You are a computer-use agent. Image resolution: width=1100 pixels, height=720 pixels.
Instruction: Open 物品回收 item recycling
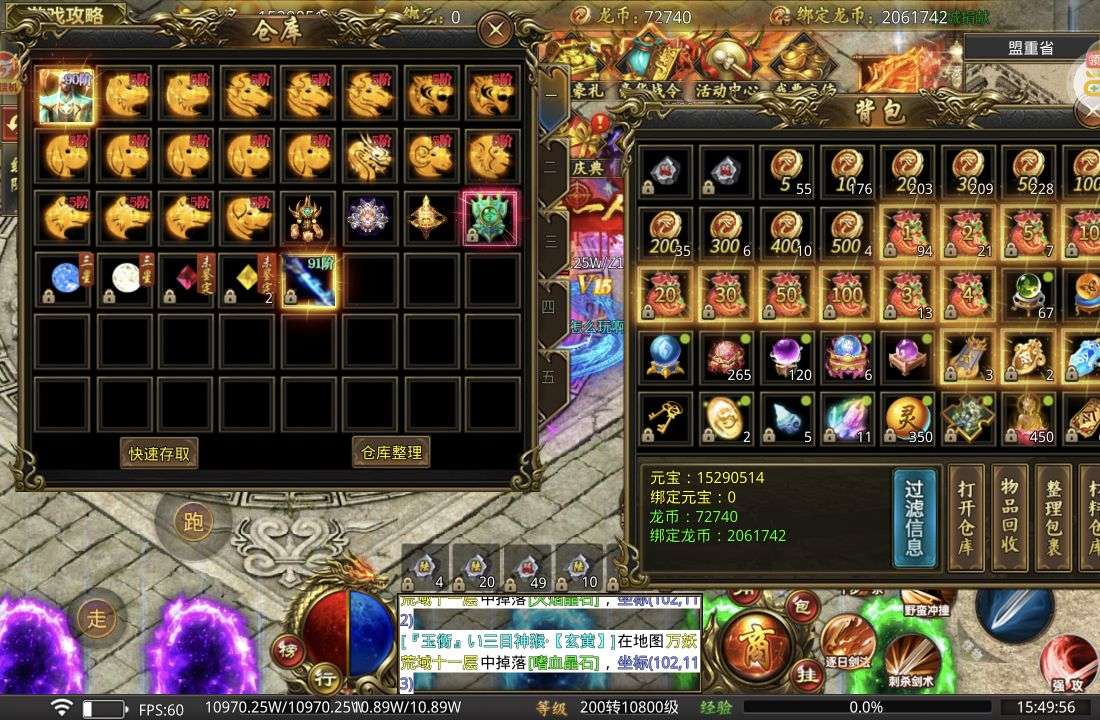[1010, 517]
